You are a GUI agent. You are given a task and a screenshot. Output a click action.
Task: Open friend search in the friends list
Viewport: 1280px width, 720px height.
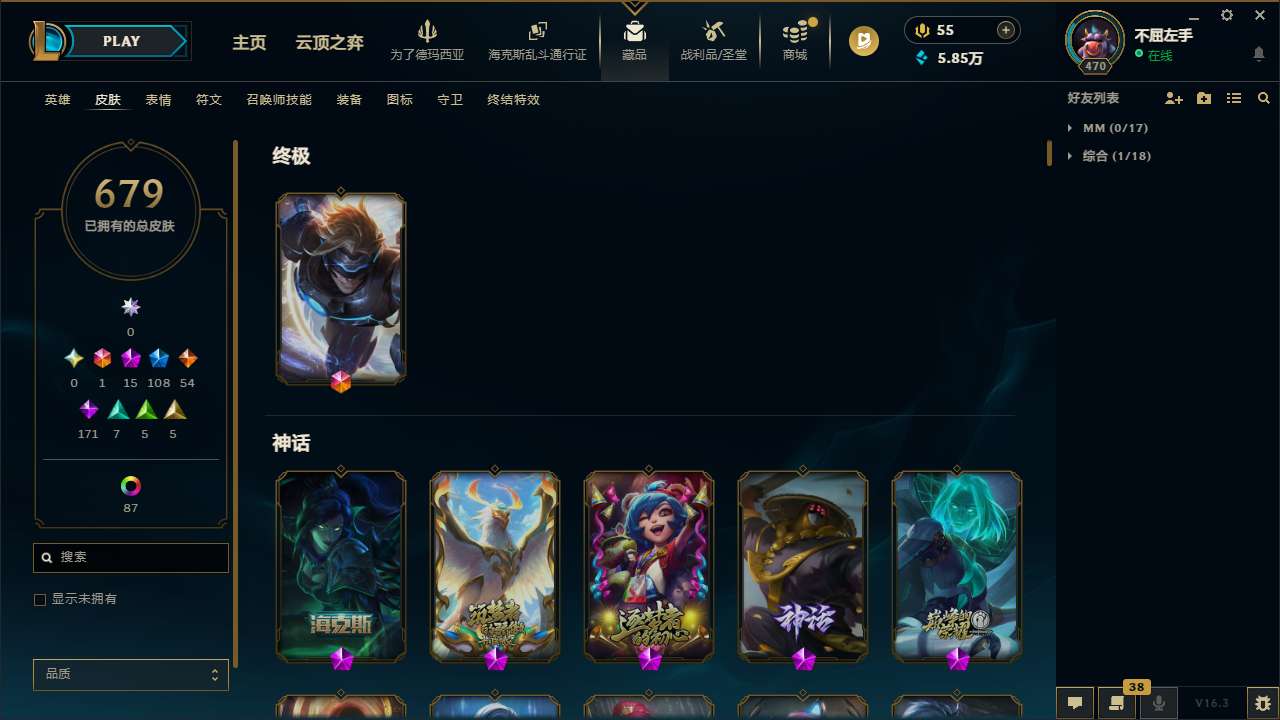pos(1264,98)
